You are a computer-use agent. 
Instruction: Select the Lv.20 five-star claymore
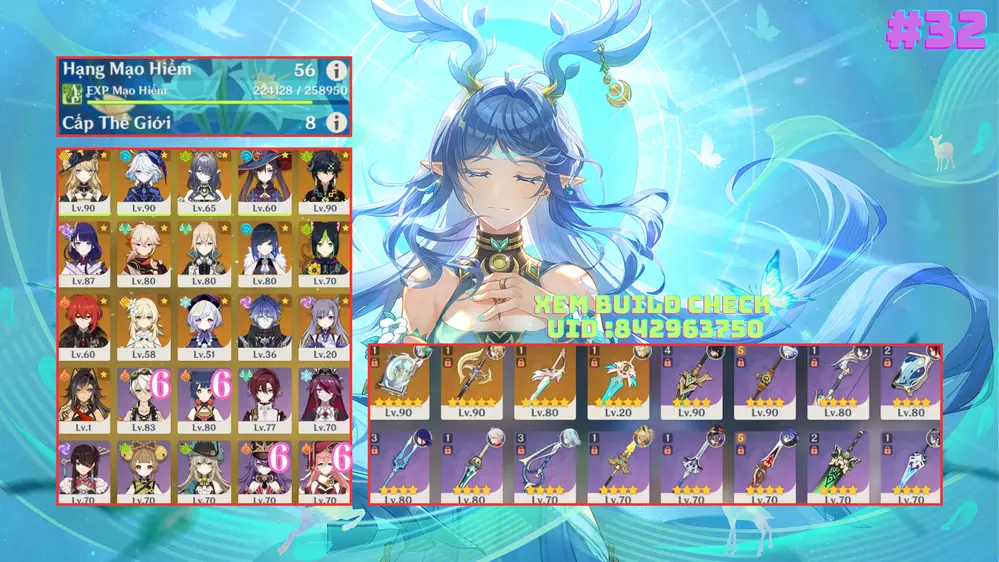tap(618, 382)
